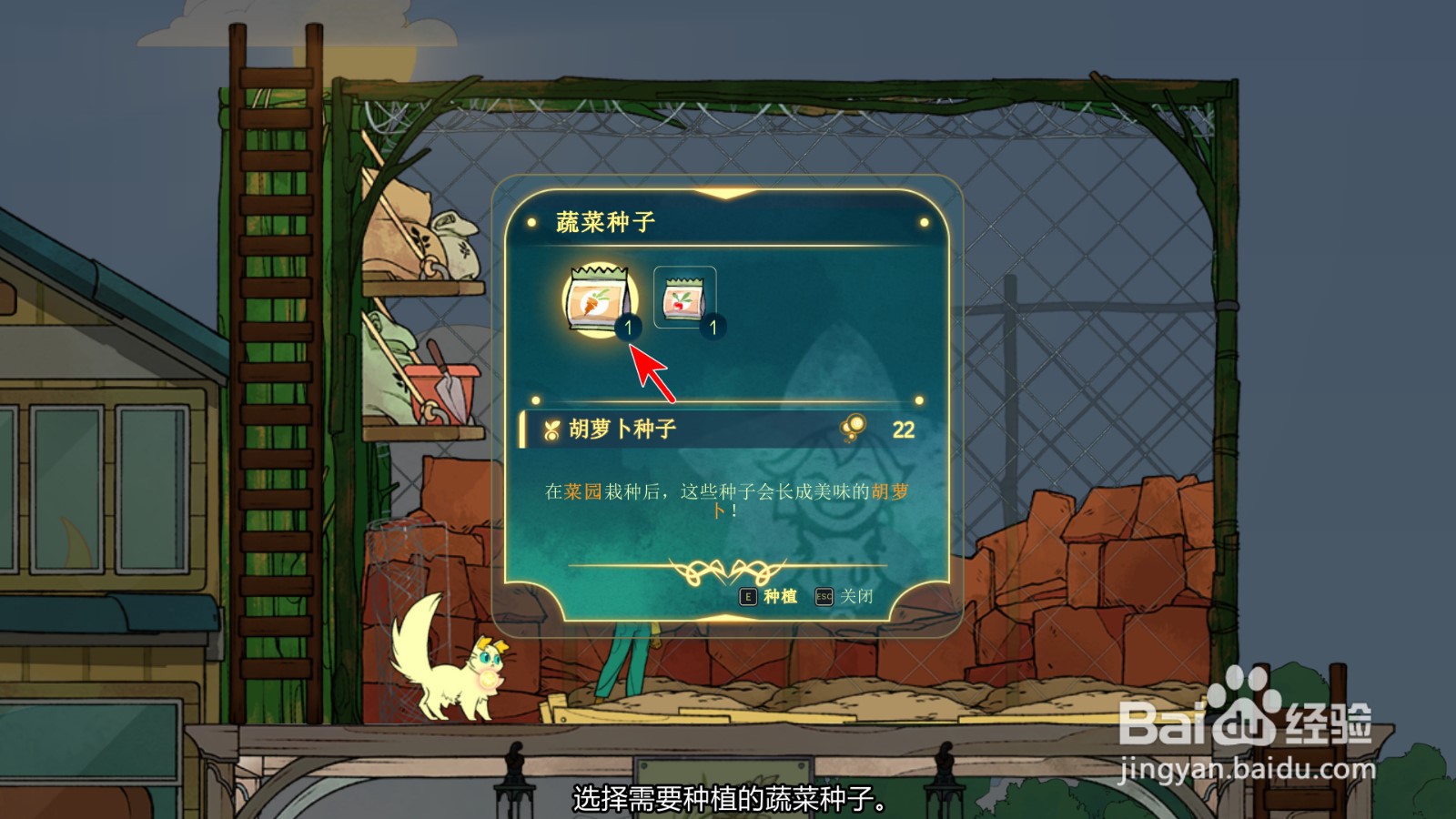This screenshot has width=1456, height=819.
Task: Click the seed price value 22
Action: 903,428
